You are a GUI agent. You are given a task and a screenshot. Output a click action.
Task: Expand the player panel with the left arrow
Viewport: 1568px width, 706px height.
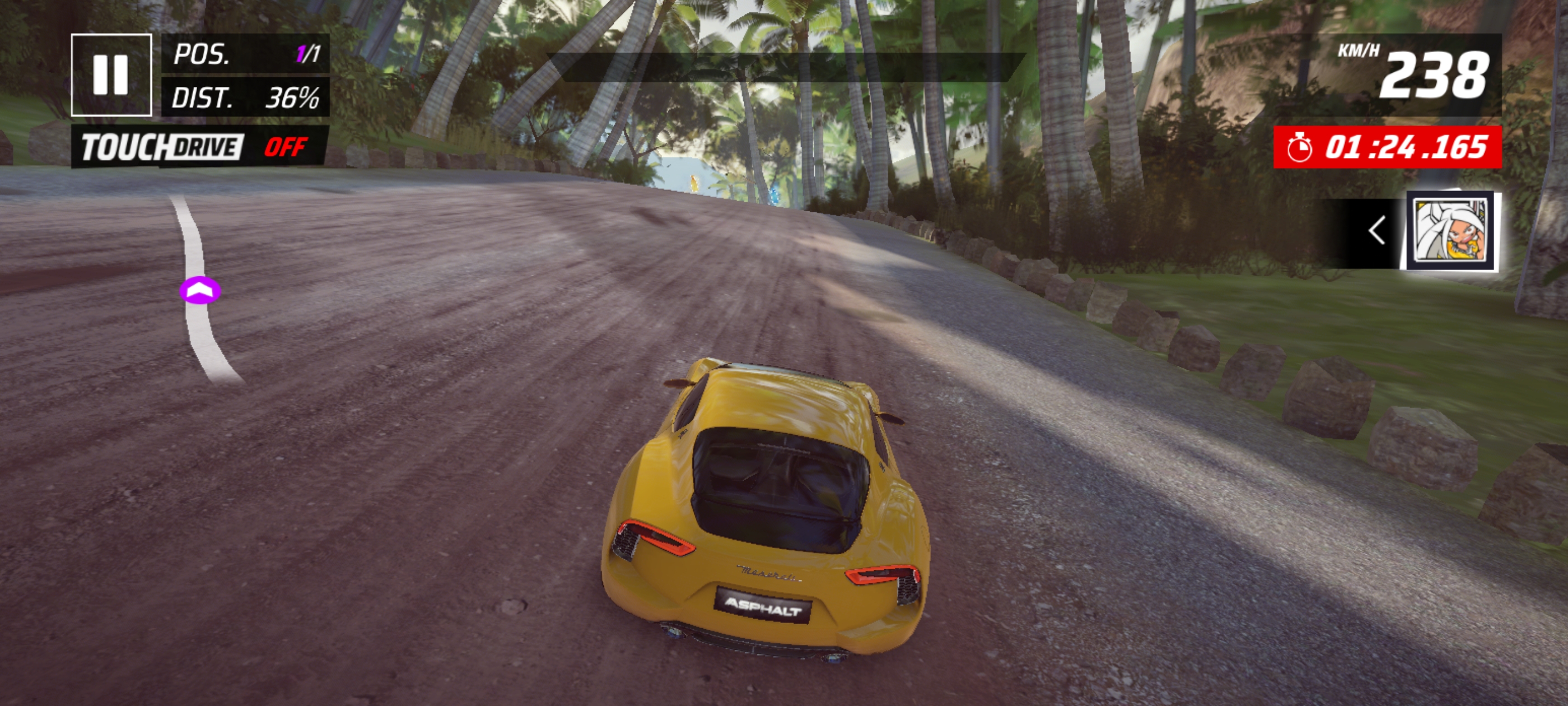point(1377,231)
